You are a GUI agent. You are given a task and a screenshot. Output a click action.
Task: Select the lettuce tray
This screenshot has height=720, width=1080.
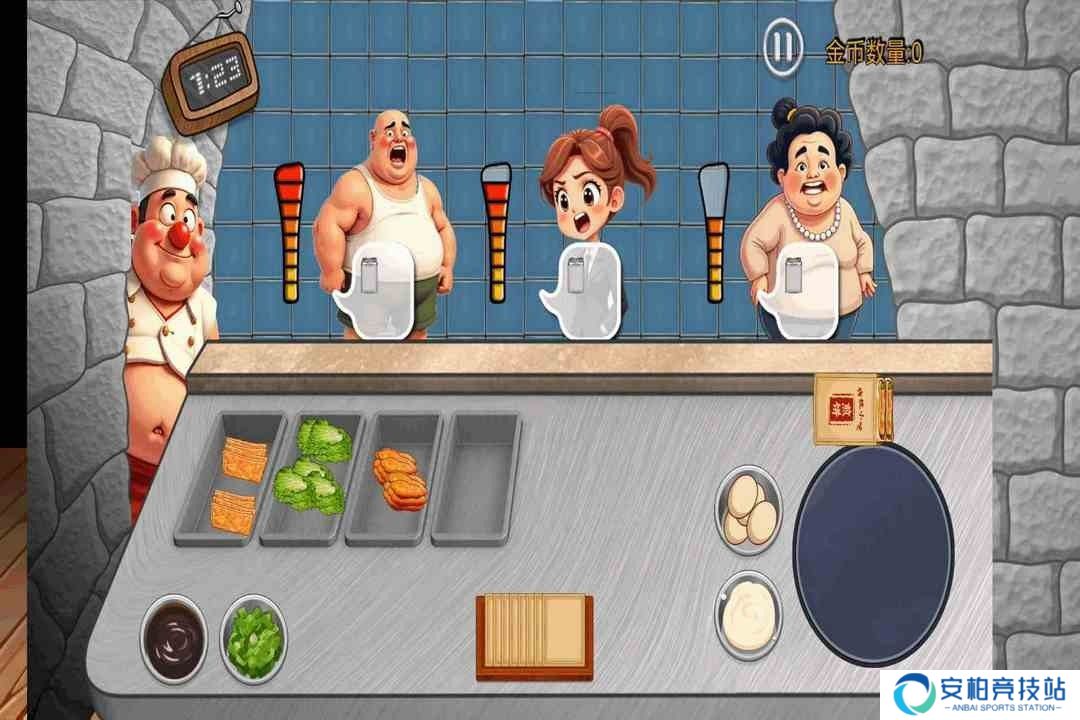coord(313,470)
